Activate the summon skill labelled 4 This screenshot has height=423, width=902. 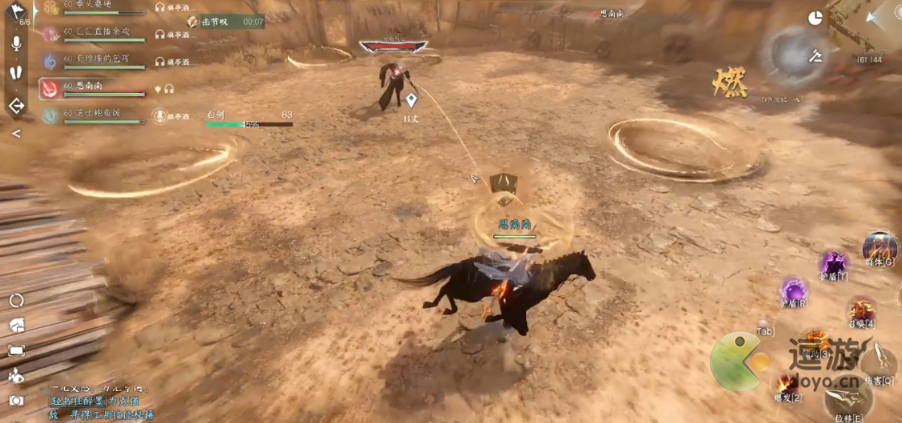click(x=861, y=311)
